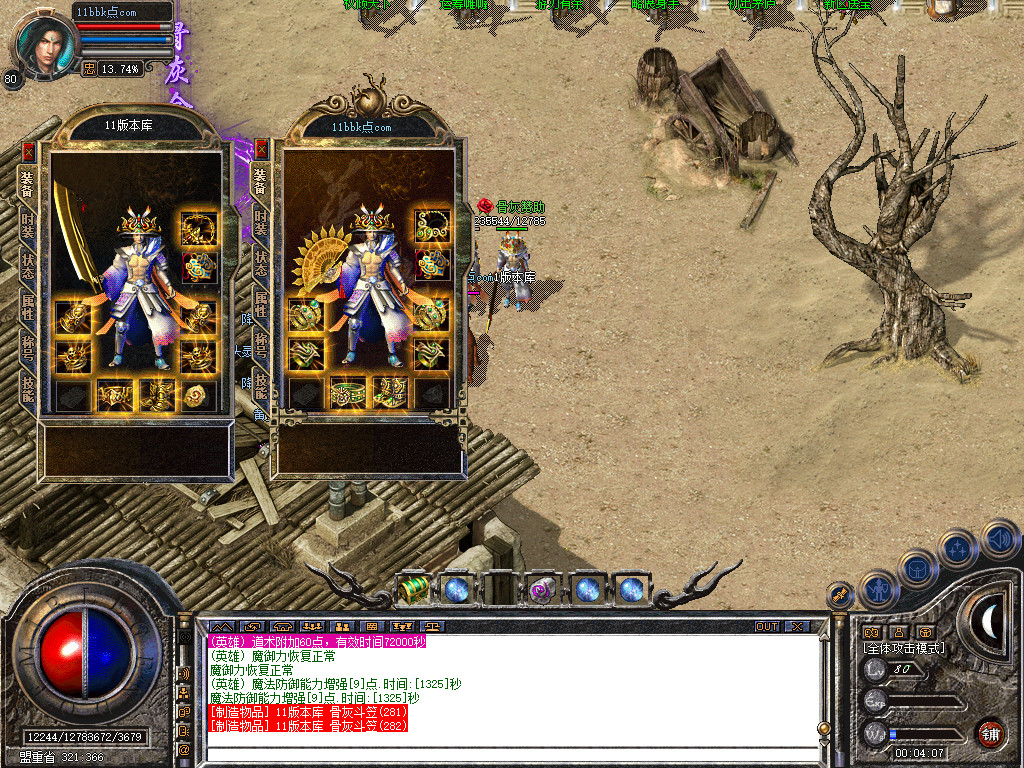
Task: Select the green boots slot in 11bbk点com panel
Action: point(388,393)
